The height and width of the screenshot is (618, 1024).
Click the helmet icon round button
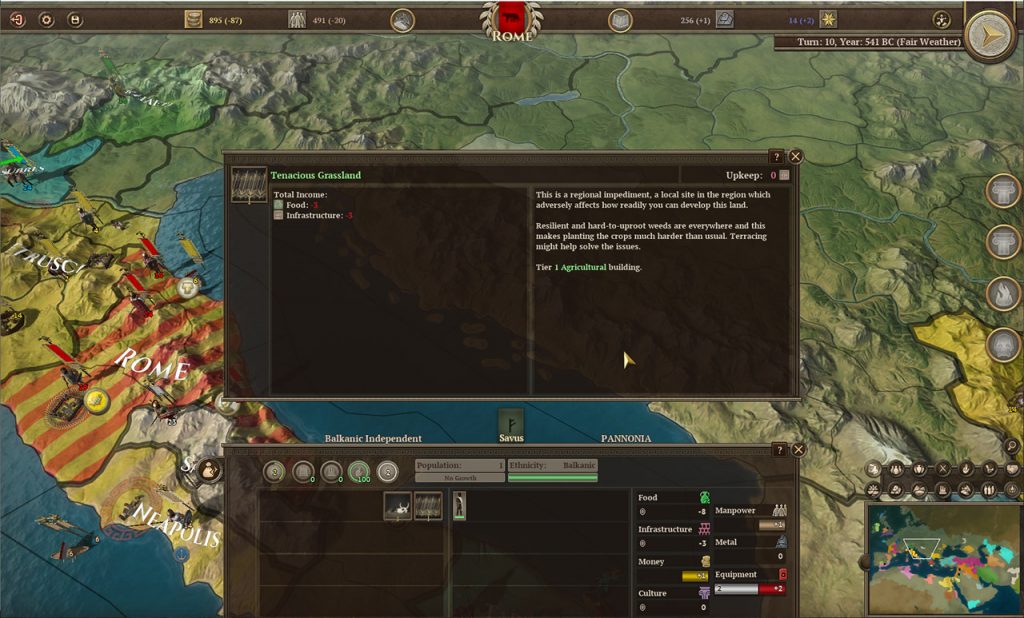(1003, 345)
